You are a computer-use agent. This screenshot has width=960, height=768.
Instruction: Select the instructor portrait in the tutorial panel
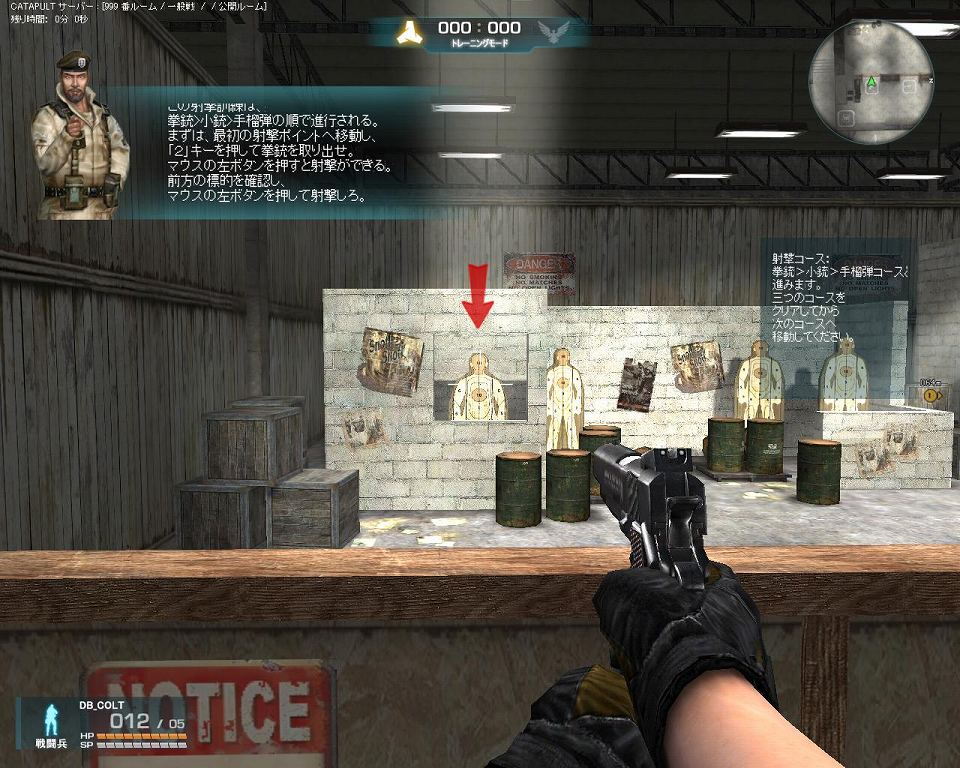(79, 134)
